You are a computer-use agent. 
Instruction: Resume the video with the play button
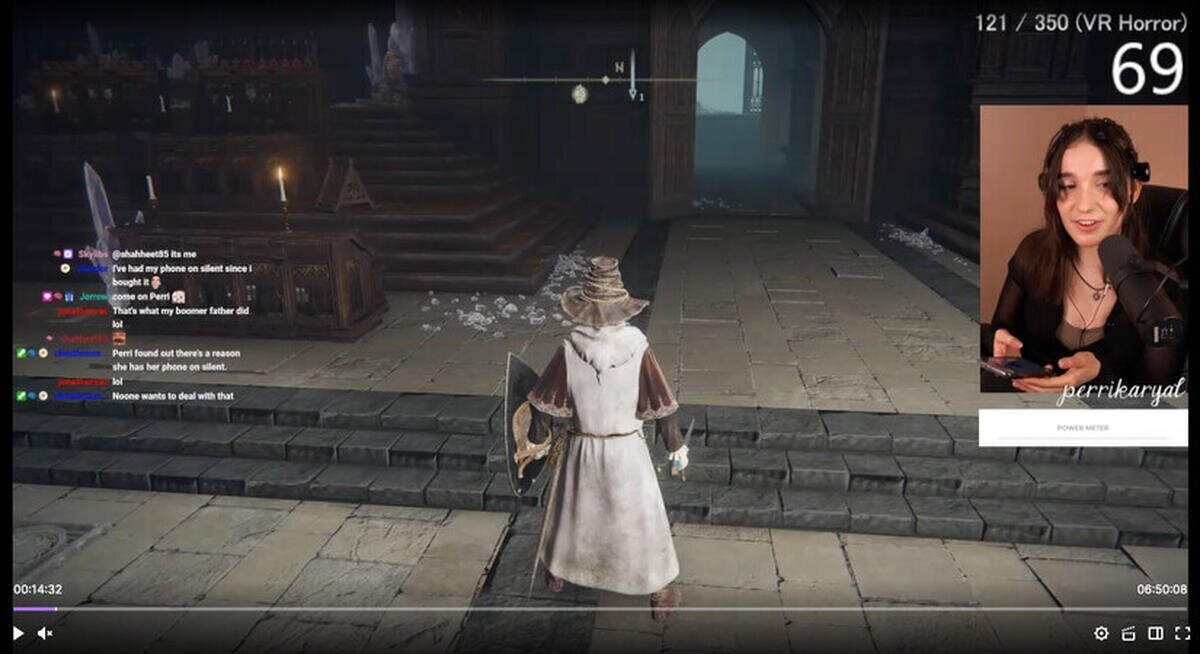(18, 633)
